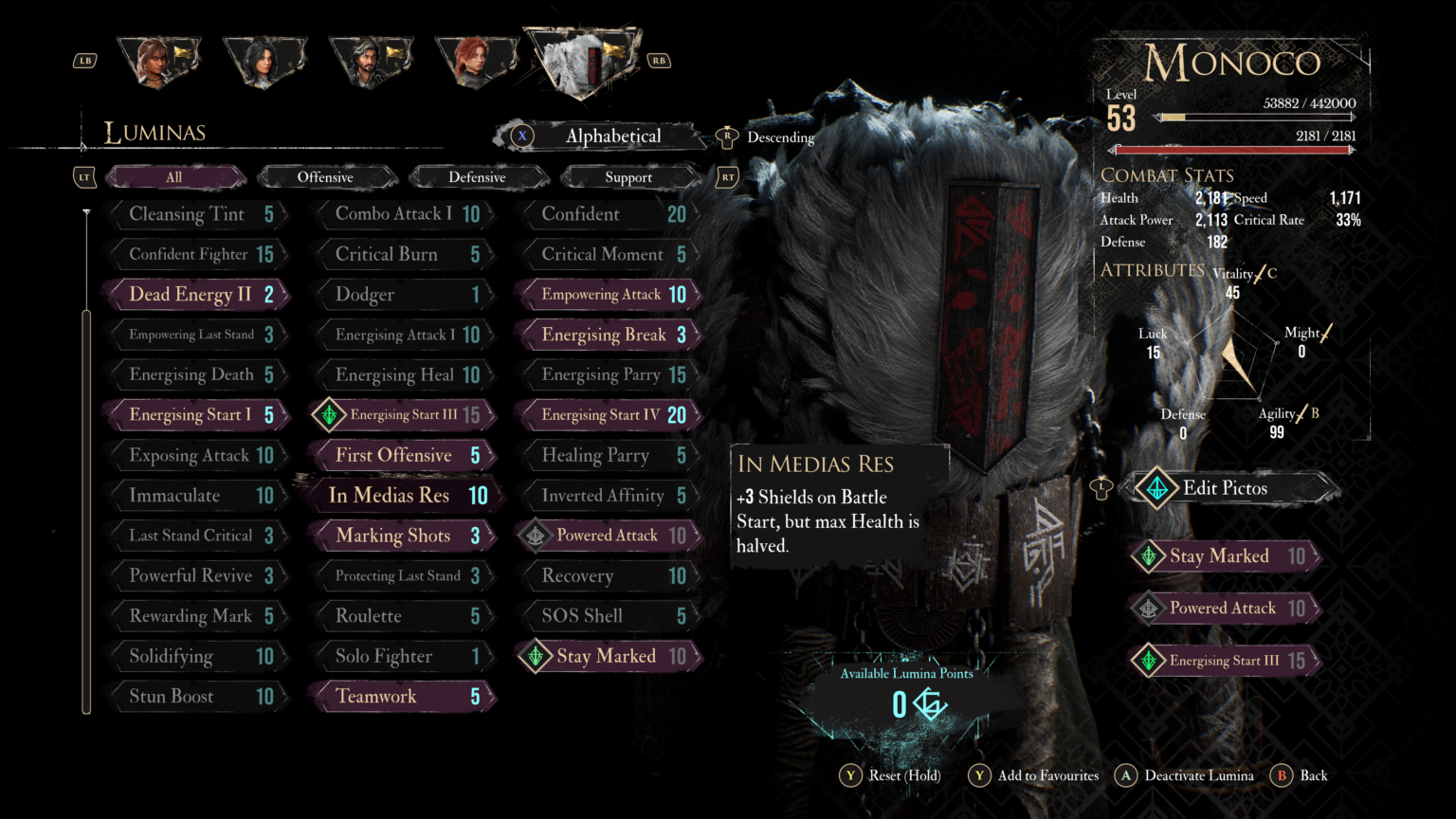Screen dimensions: 1456x819
Task: Click the diamond icon on Edit Pictos
Action: 1156,488
